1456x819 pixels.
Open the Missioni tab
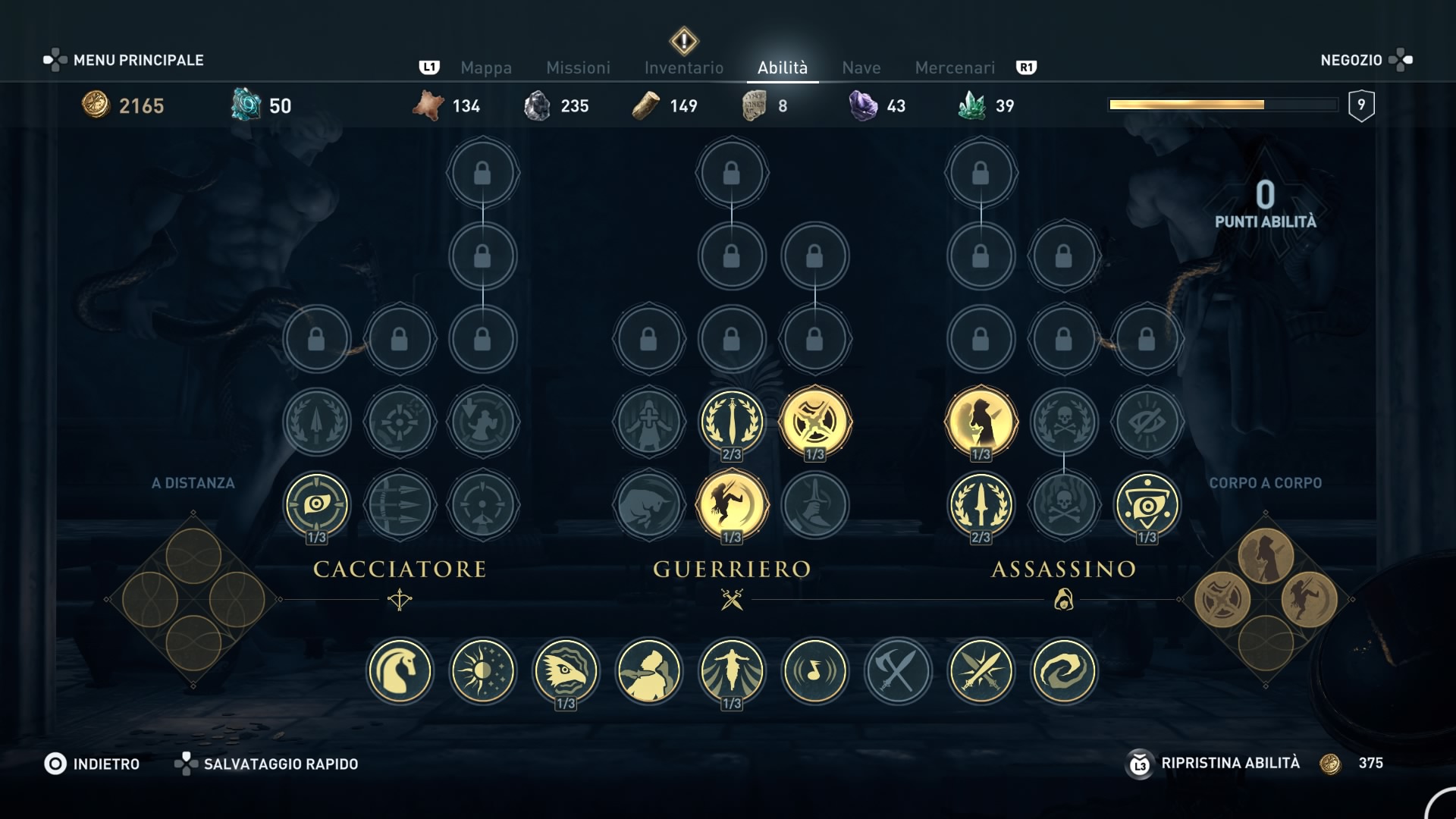tap(578, 67)
